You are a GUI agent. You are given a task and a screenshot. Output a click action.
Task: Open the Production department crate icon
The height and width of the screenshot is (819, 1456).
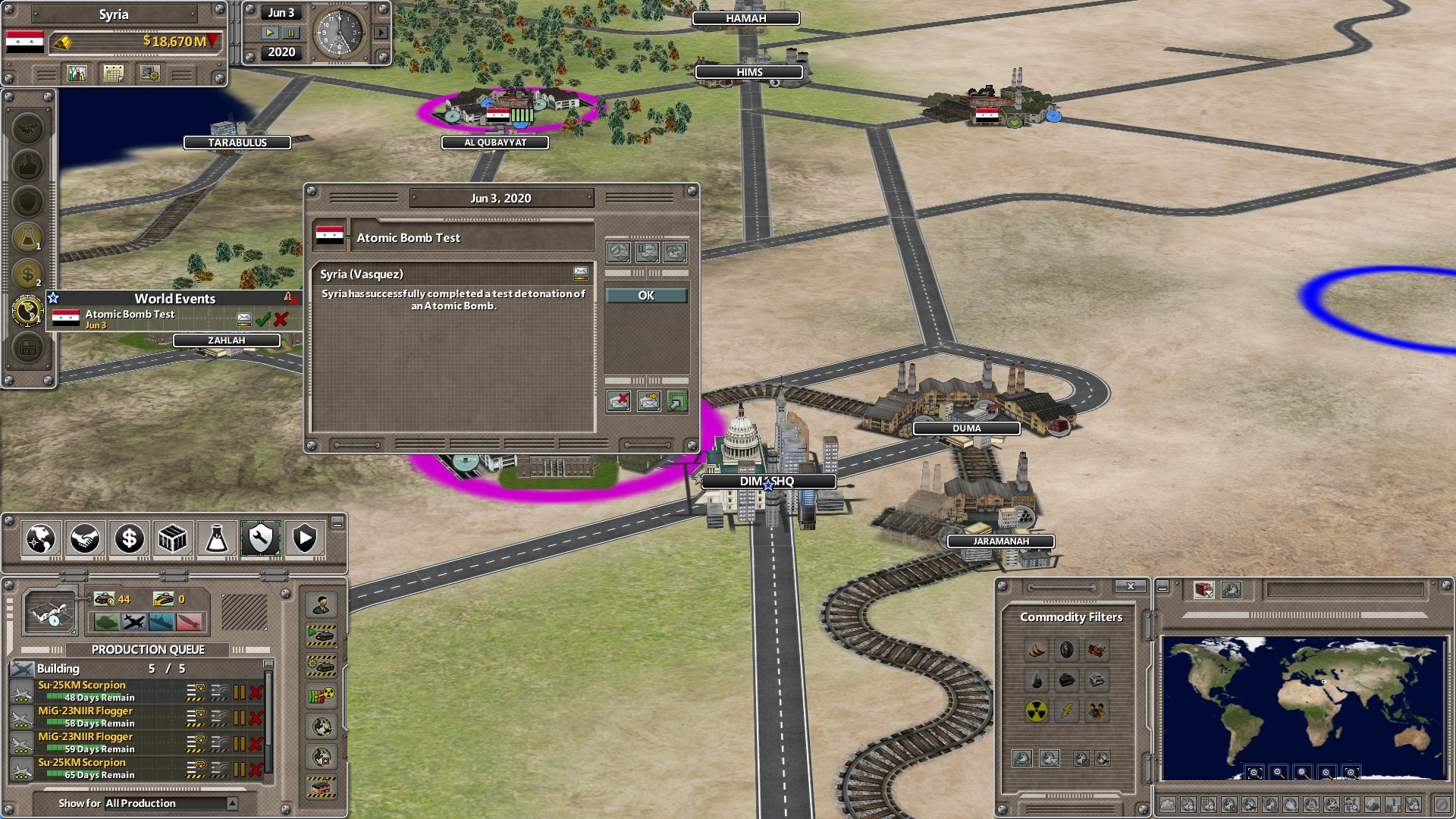172,539
